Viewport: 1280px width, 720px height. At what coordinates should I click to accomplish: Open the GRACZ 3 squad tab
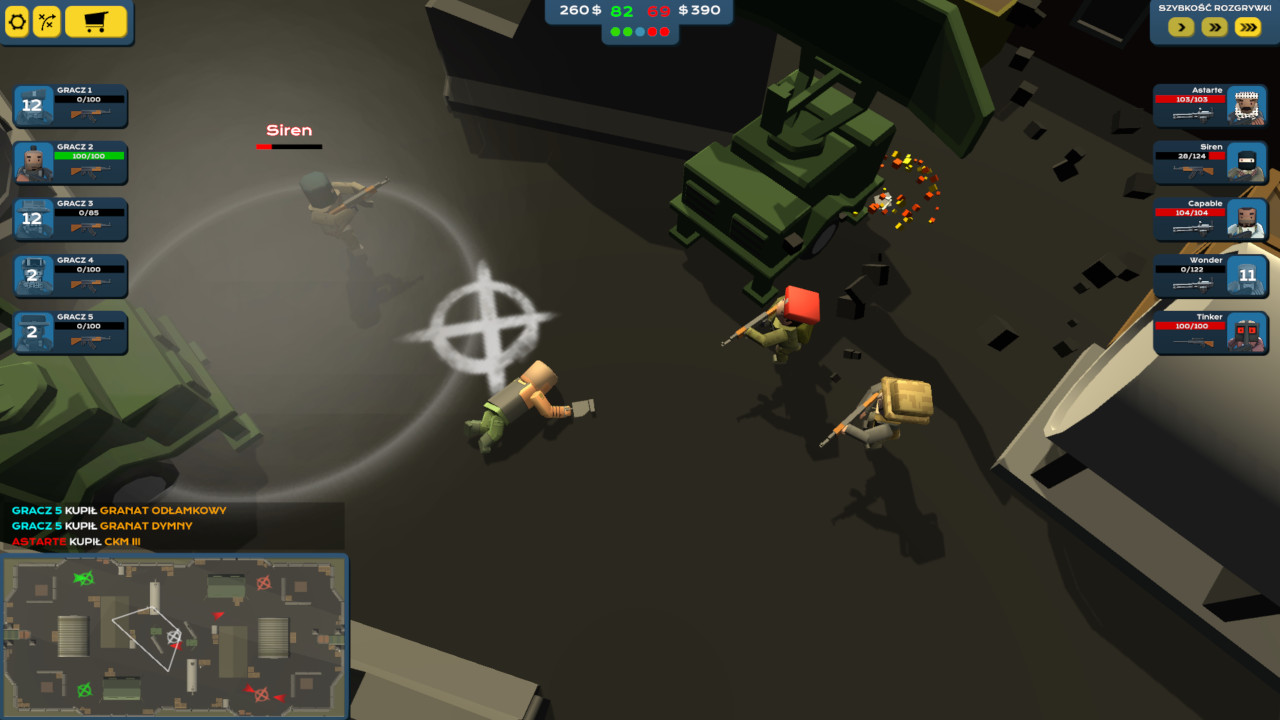tap(71, 219)
